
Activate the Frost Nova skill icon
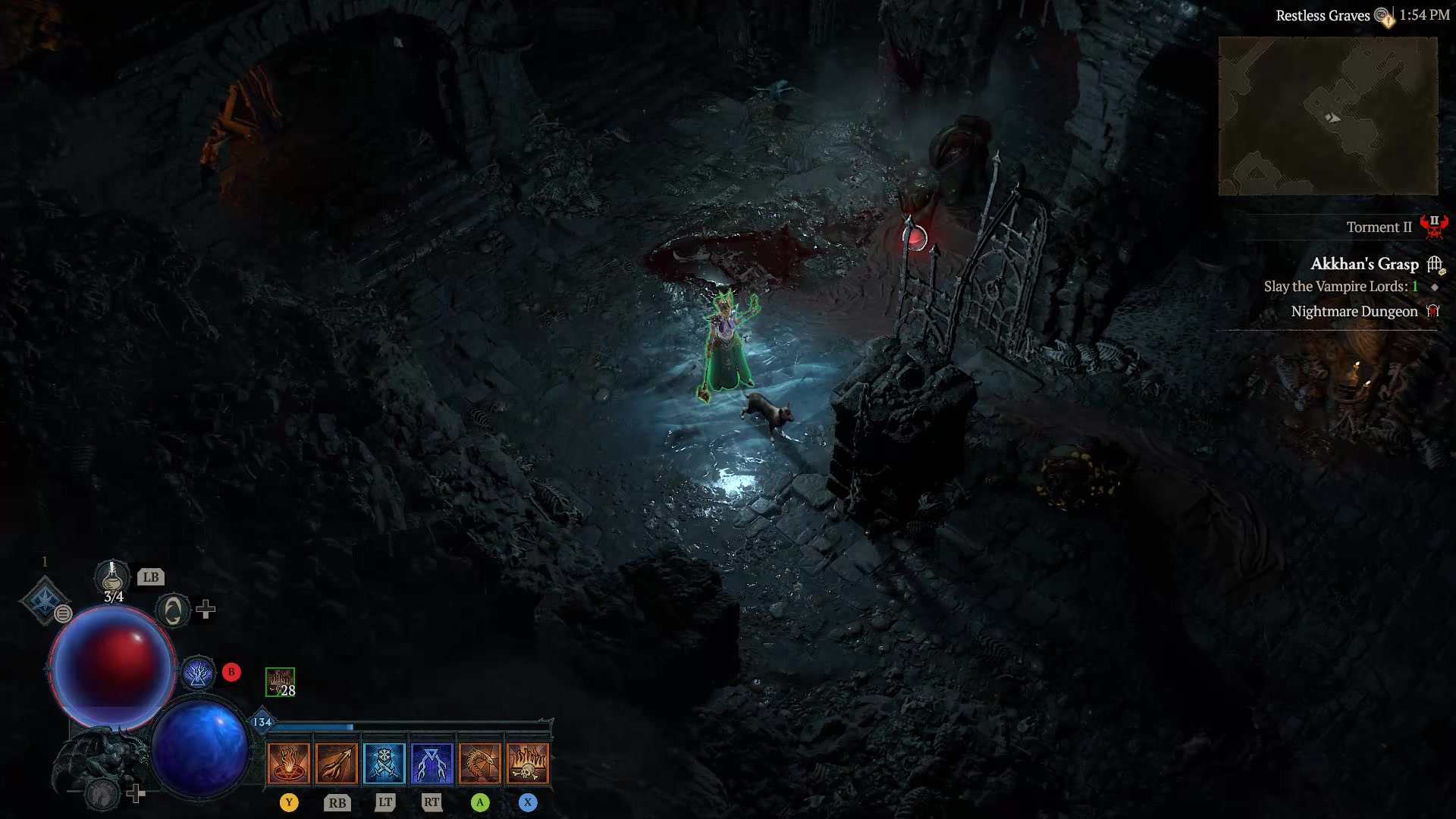click(385, 762)
